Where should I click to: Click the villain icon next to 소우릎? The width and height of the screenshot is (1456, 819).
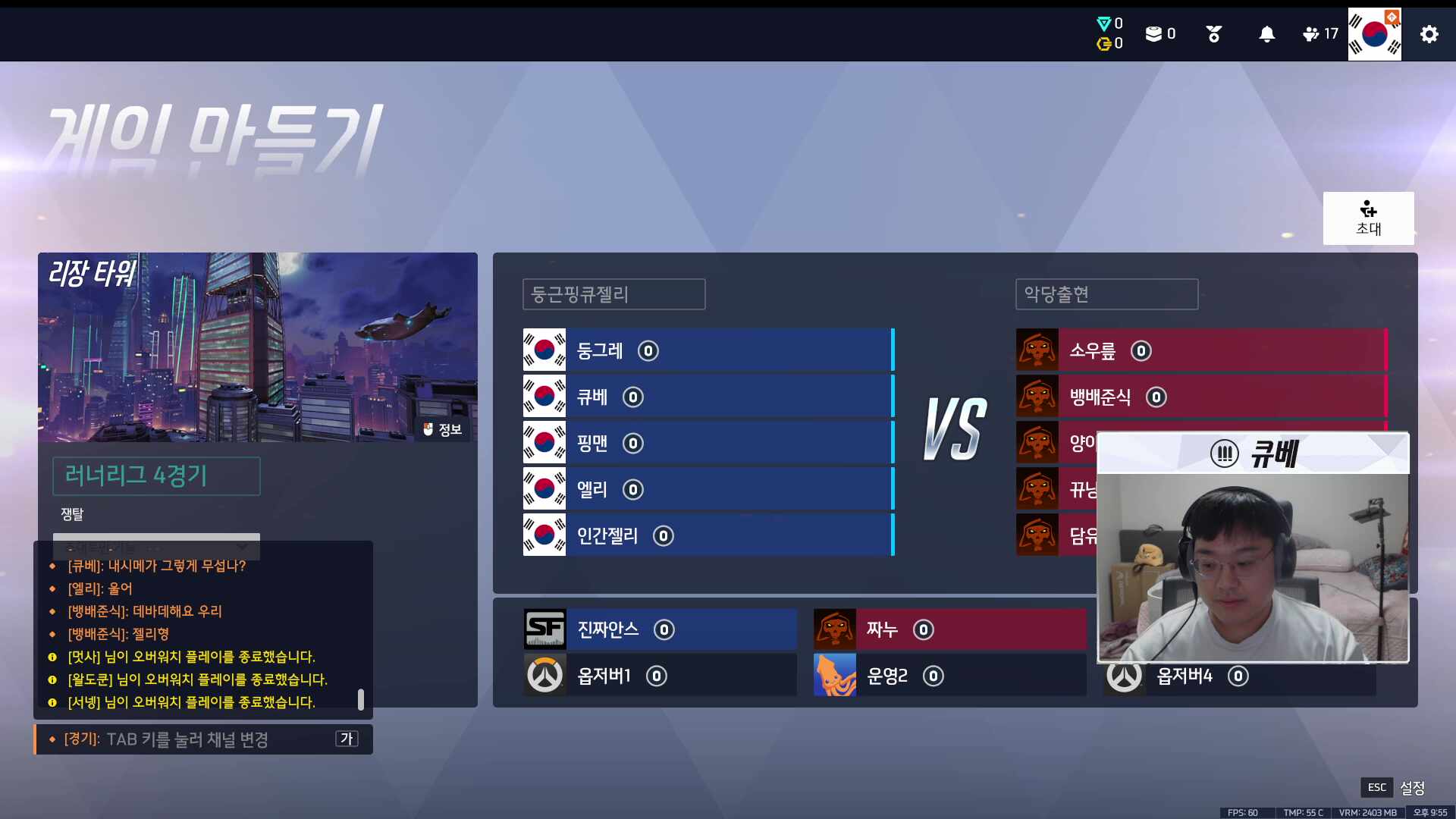pyautogui.click(x=1038, y=350)
